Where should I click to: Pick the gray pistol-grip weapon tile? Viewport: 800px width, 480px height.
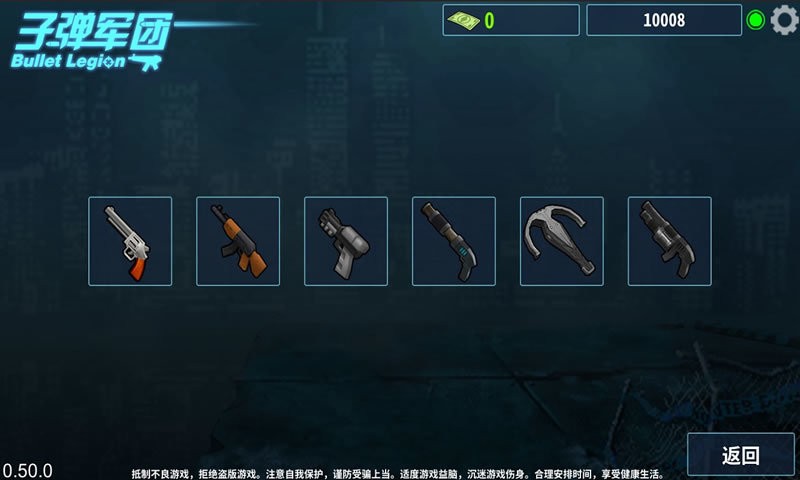pos(346,241)
